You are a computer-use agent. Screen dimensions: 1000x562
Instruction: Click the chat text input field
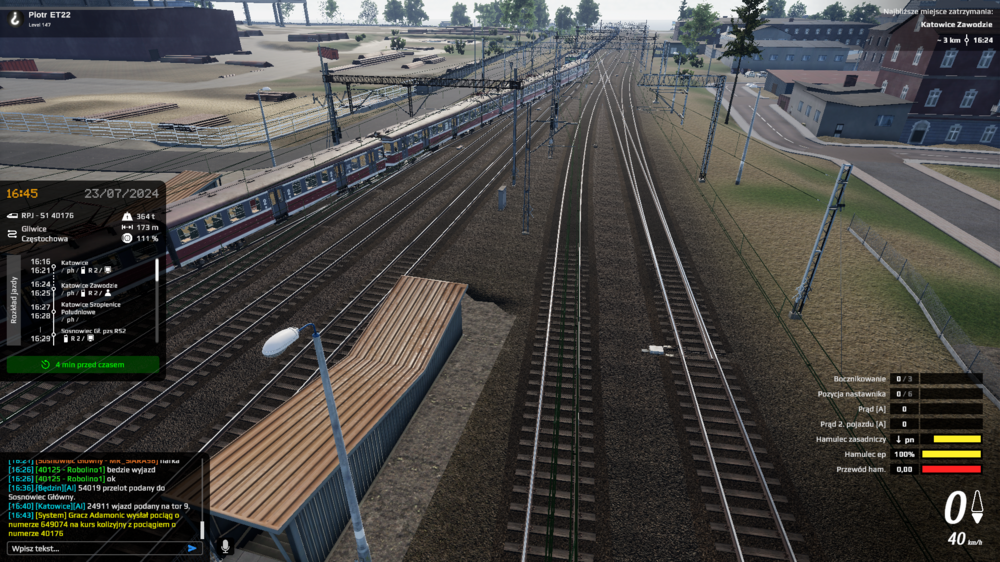pos(95,548)
